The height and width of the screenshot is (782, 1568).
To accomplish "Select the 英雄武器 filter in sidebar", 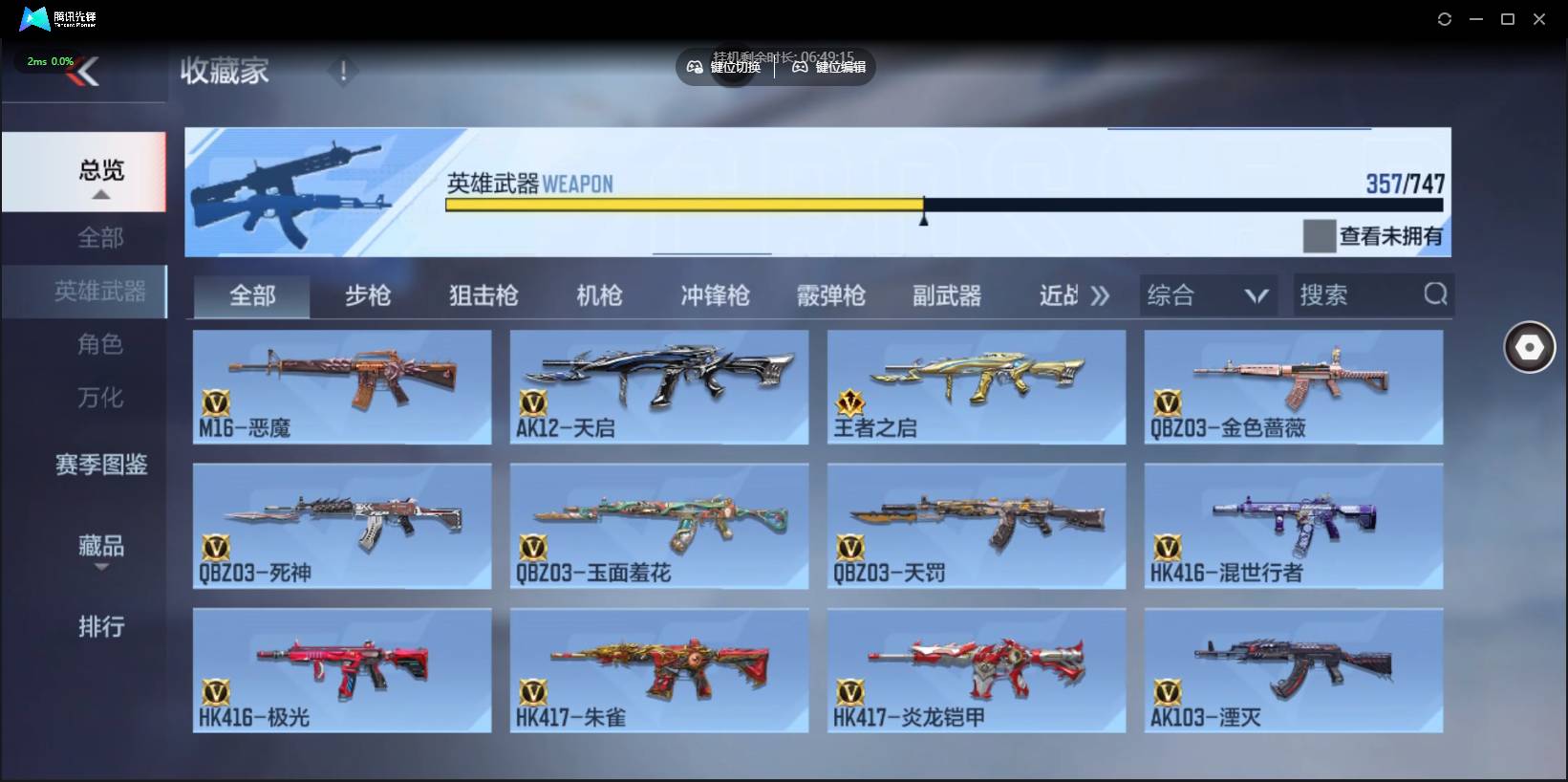I will [x=99, y=292].
